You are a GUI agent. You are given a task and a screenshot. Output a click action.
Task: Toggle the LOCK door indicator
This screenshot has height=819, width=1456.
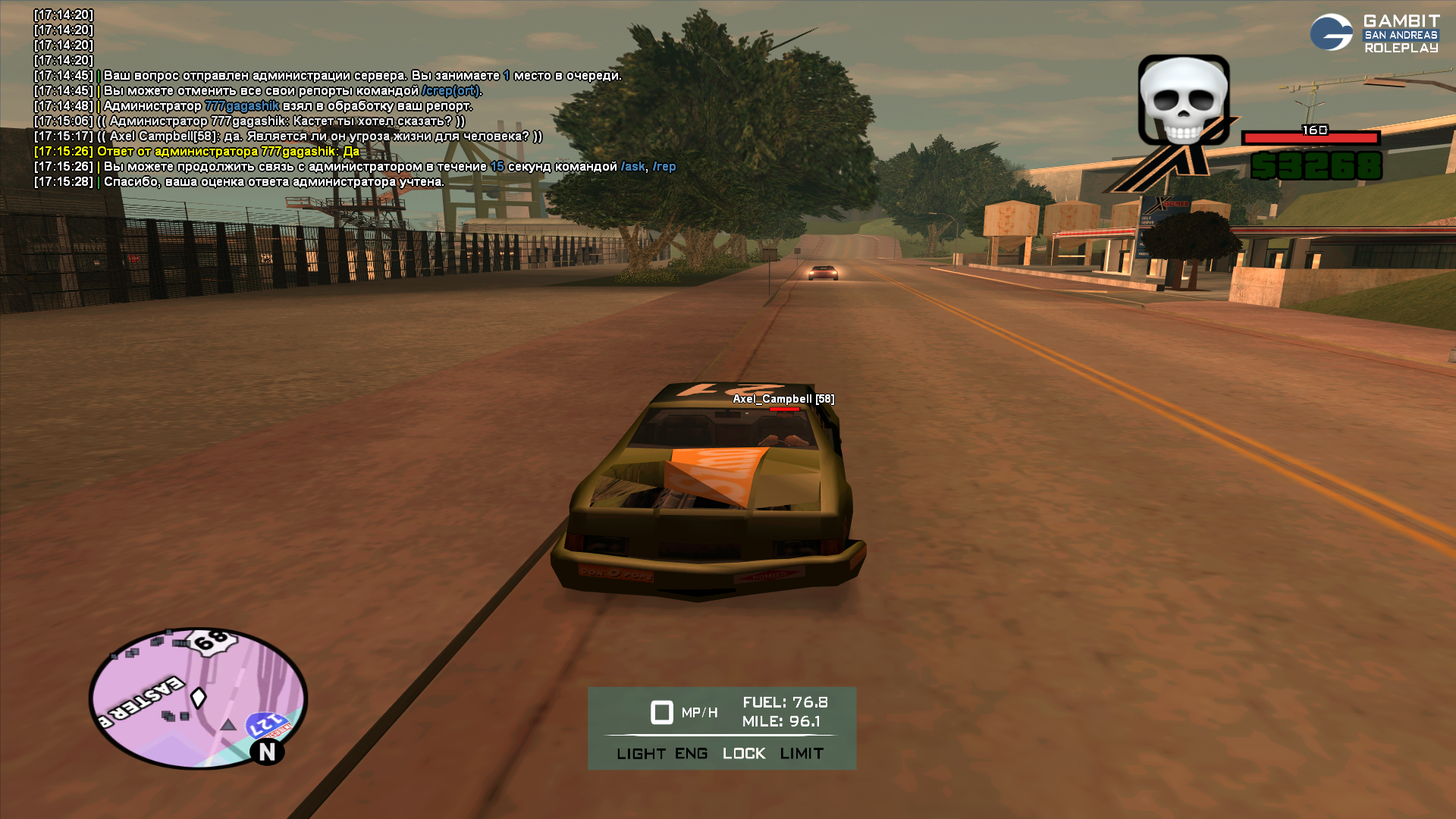coord(744,754)
